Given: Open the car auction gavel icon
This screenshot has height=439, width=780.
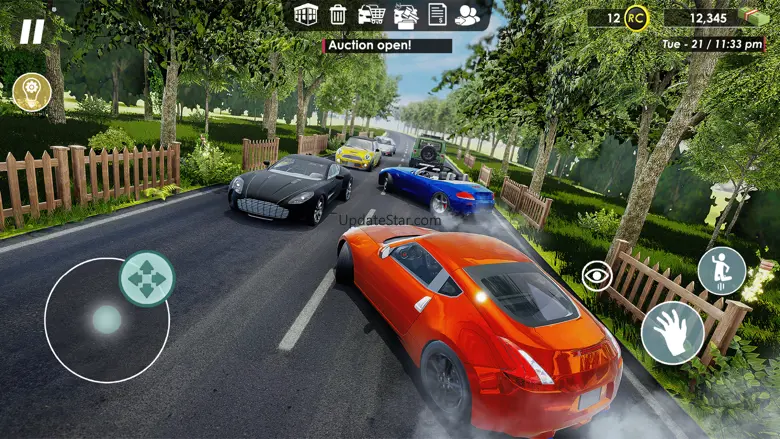Looking at the screenshot, I should (405, 14).
